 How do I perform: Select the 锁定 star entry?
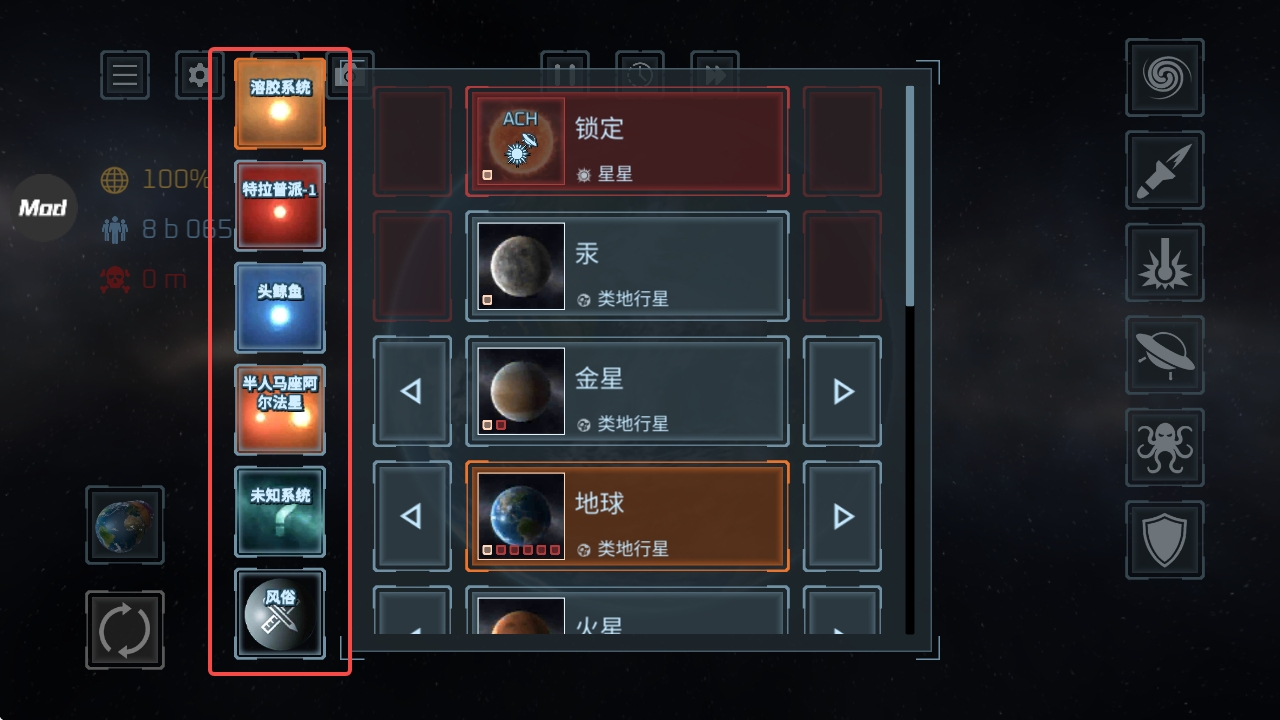627,140
